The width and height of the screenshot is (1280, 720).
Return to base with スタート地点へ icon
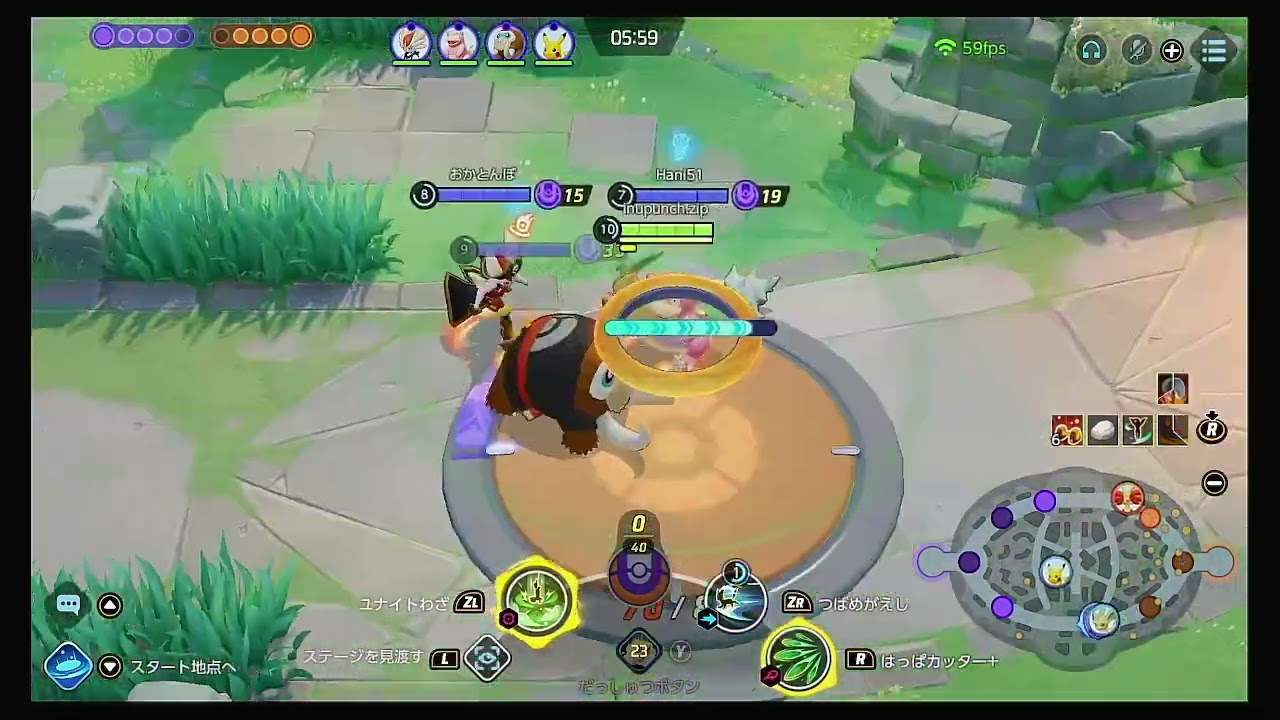pyautogui.click(x=68, y=667)
